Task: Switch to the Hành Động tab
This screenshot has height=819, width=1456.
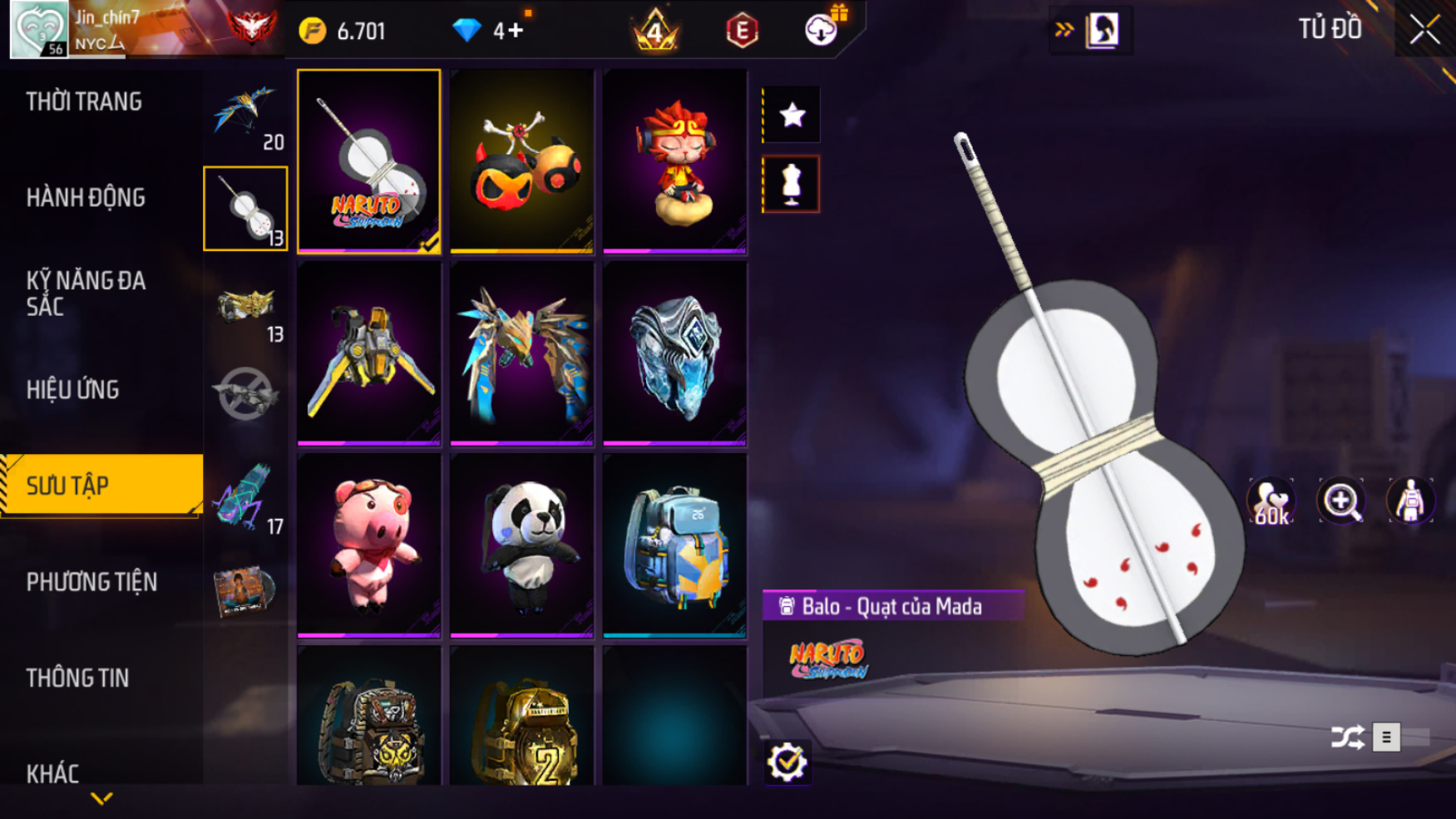Action: click(x=86, y=198)
